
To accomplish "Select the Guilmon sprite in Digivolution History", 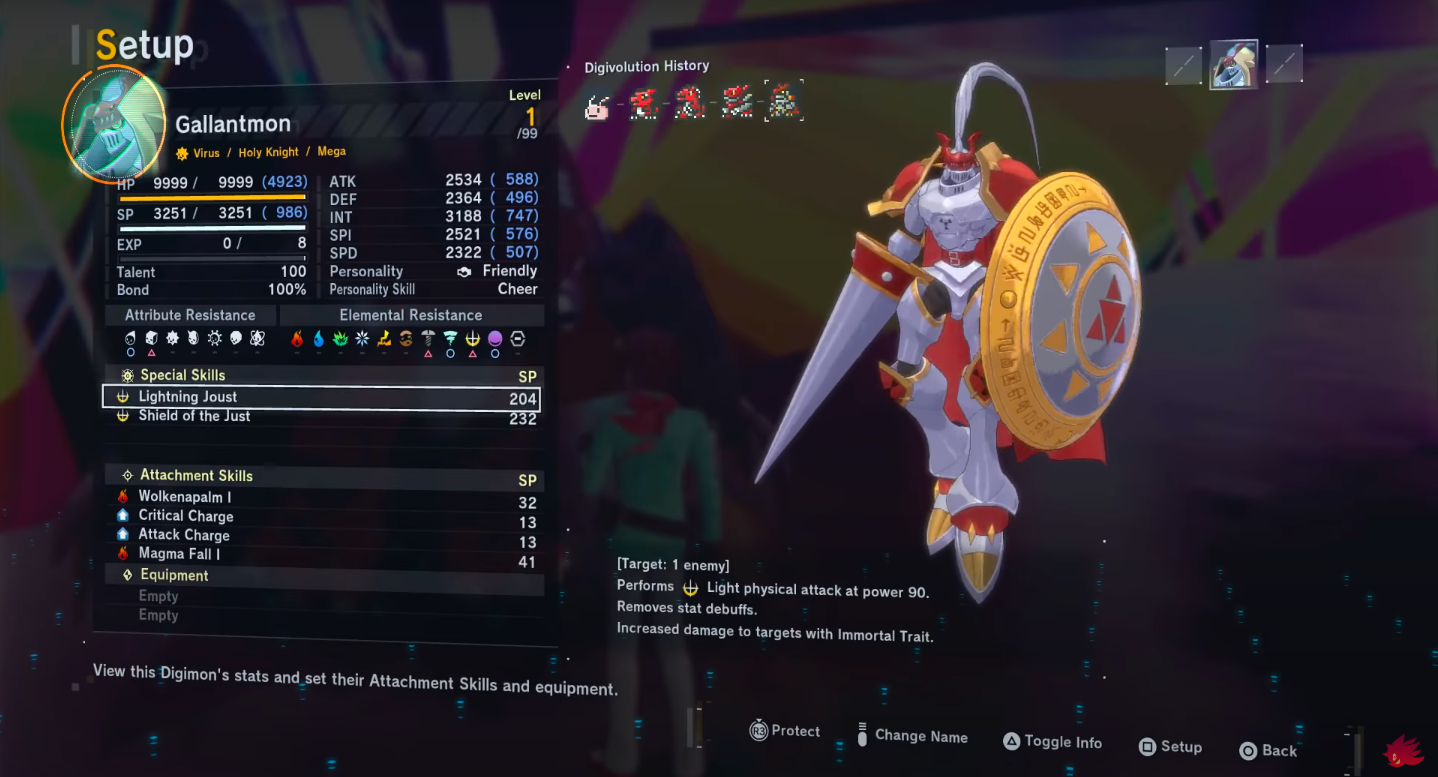I will (642, 105).
